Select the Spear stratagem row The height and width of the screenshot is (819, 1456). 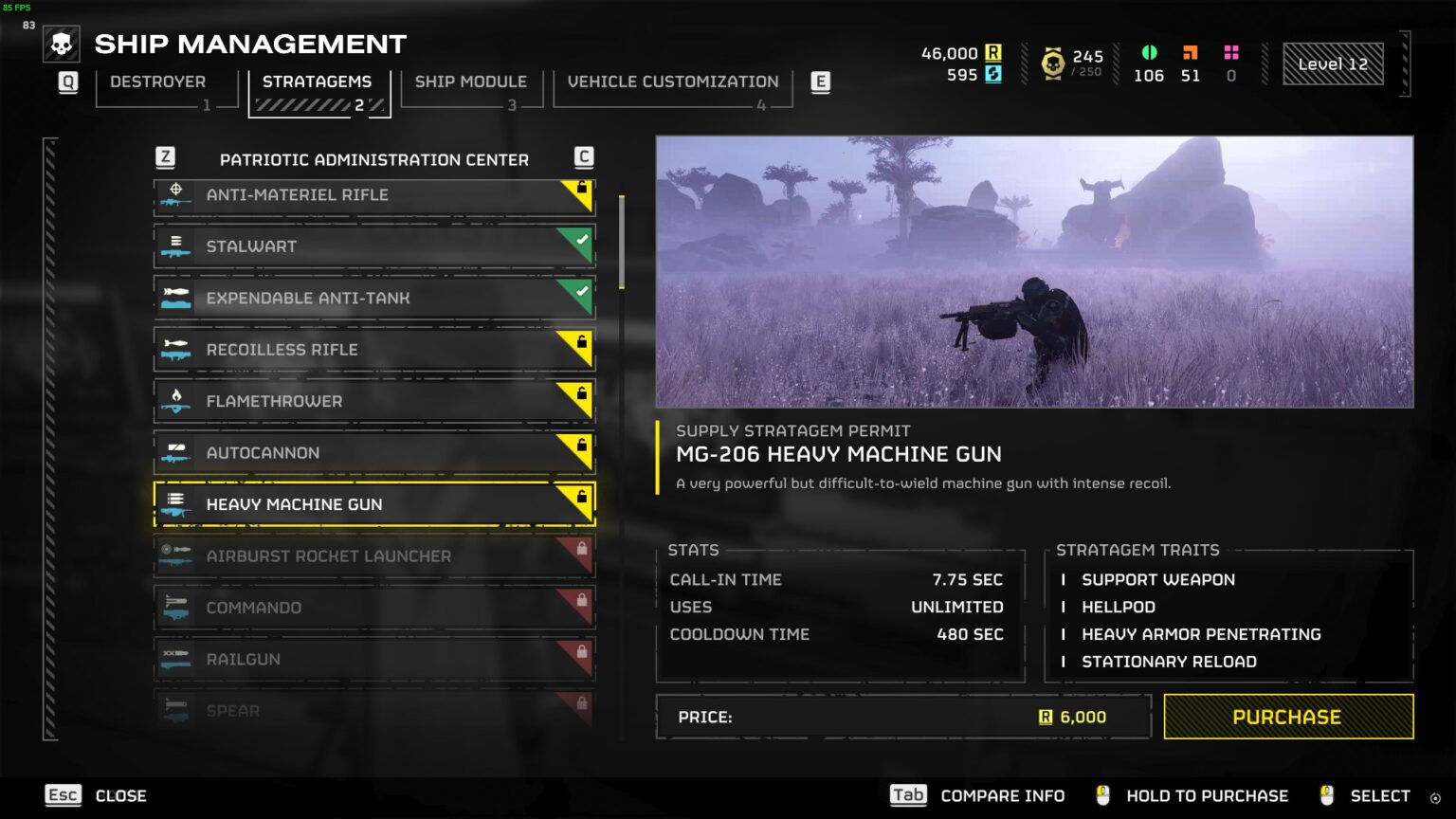pos(373,710)
